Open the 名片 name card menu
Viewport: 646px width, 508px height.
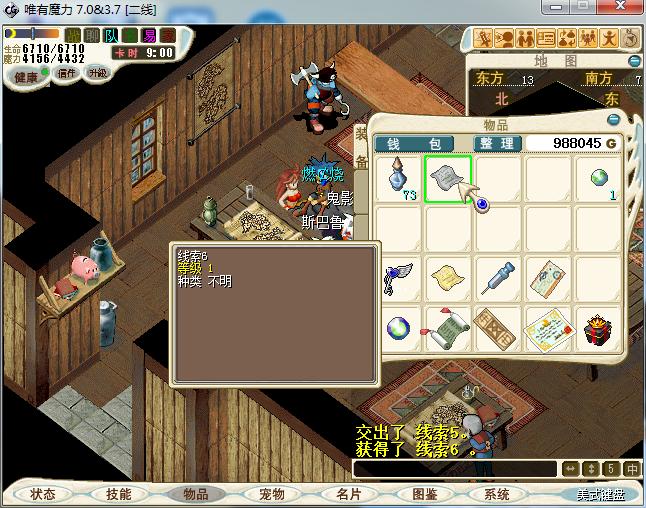tap(349, 494)
